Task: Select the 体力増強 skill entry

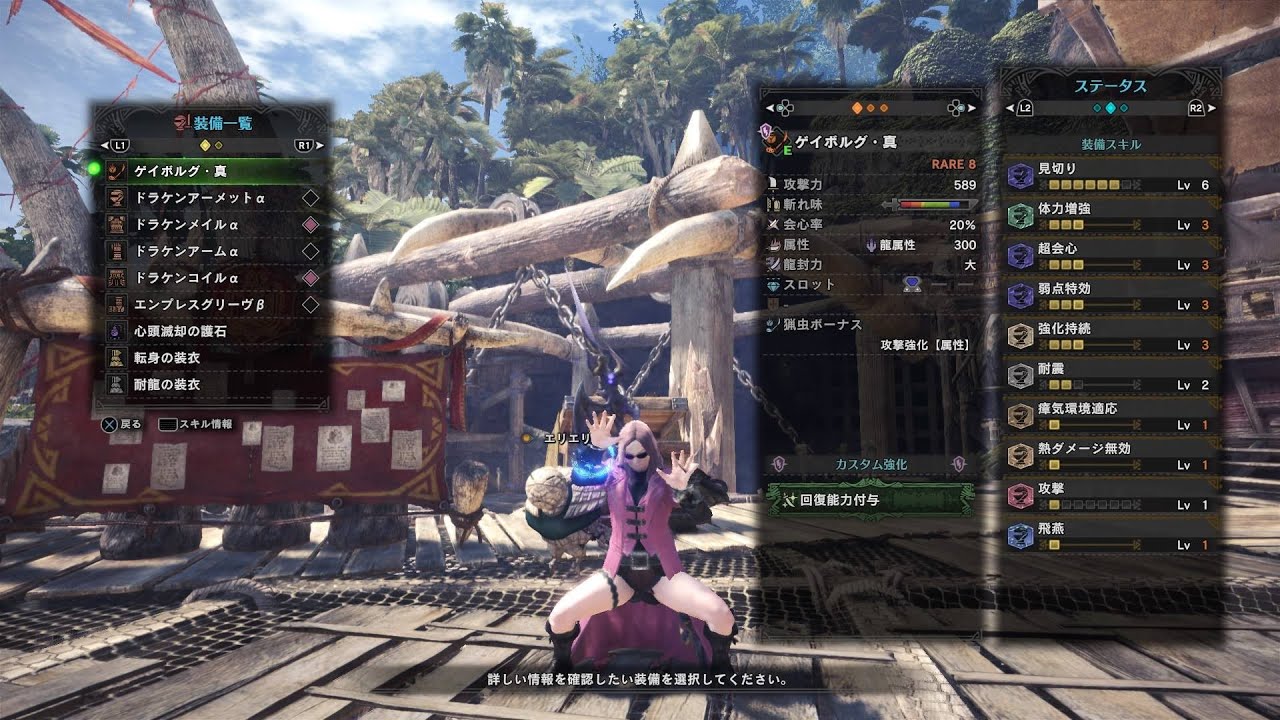Action: point(1112,217)
